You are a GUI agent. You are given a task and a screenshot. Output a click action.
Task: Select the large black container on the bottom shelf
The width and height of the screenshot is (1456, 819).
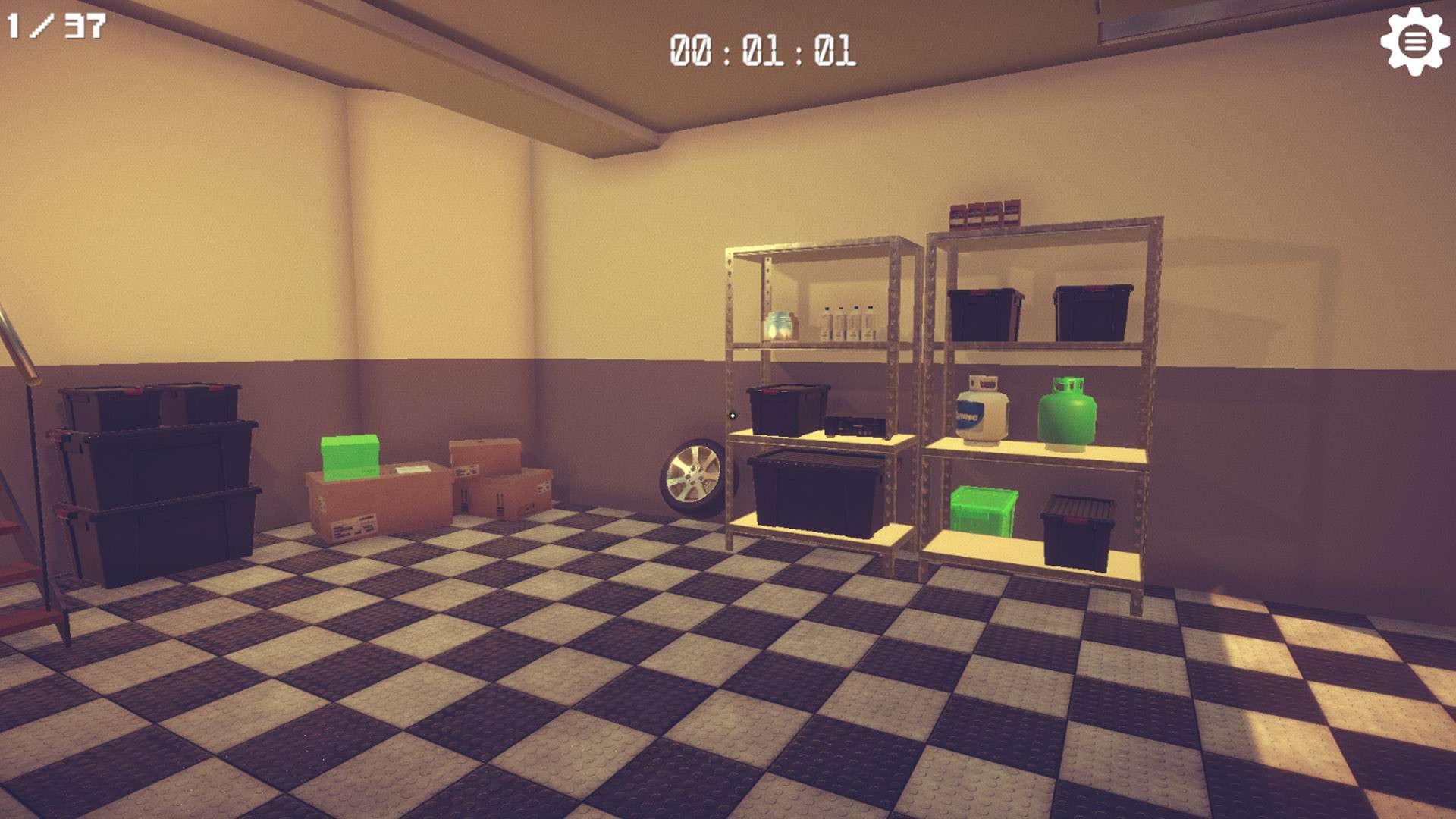[811, 491]
